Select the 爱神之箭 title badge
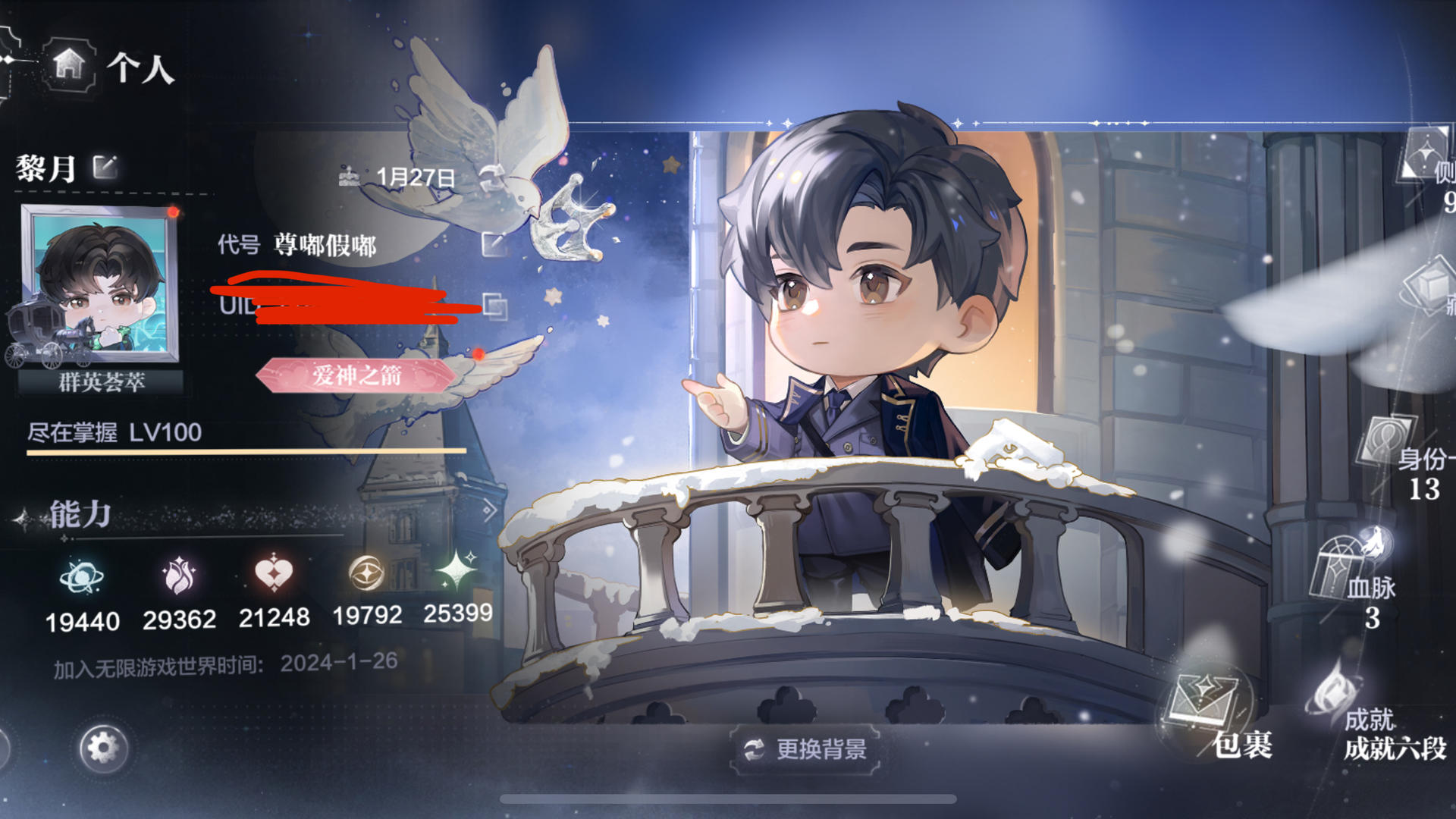Viewport: 1456px width, 819px height. coord(356,375)
